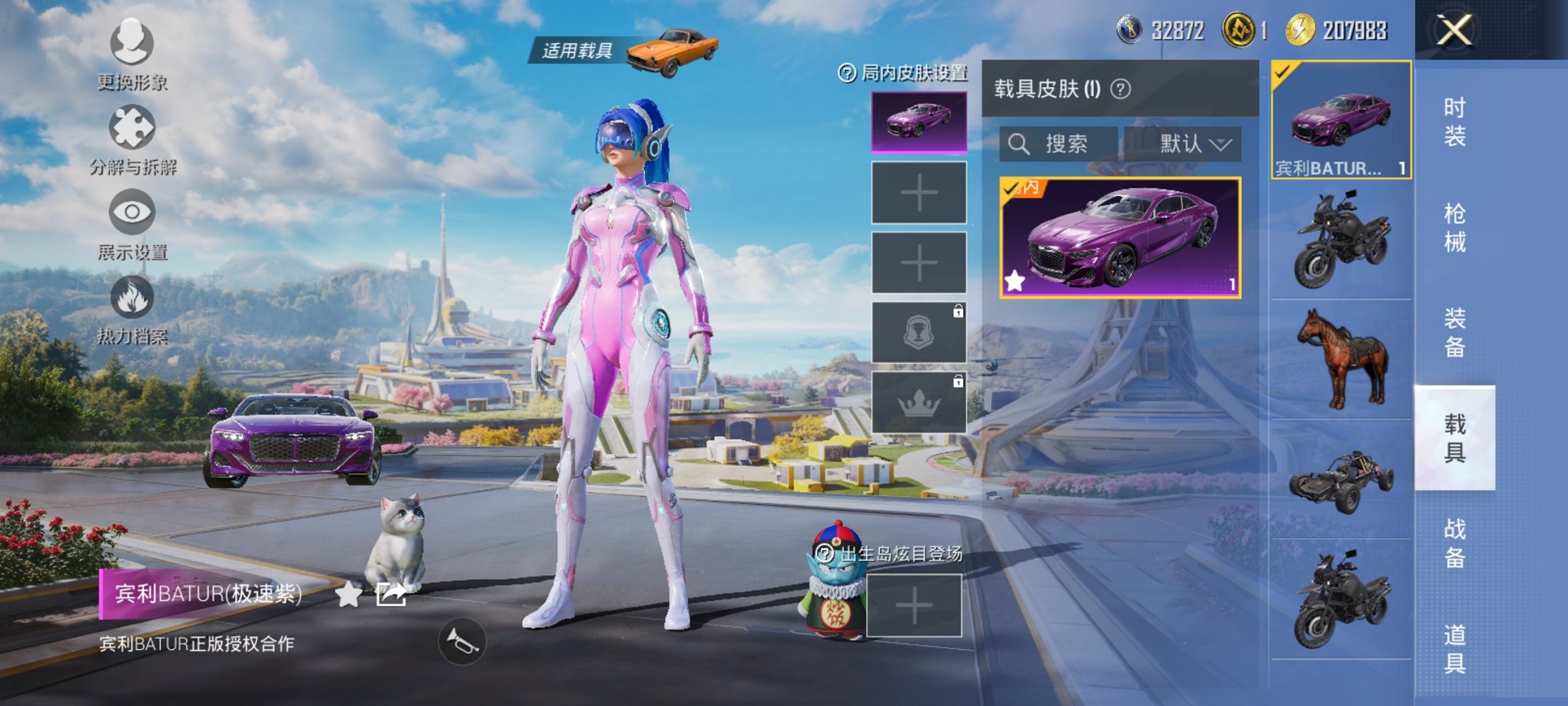Select the large purple Bentley skin card
Screen dimensions: 1568x706
pyautogui.click(x=1120, y=238)
